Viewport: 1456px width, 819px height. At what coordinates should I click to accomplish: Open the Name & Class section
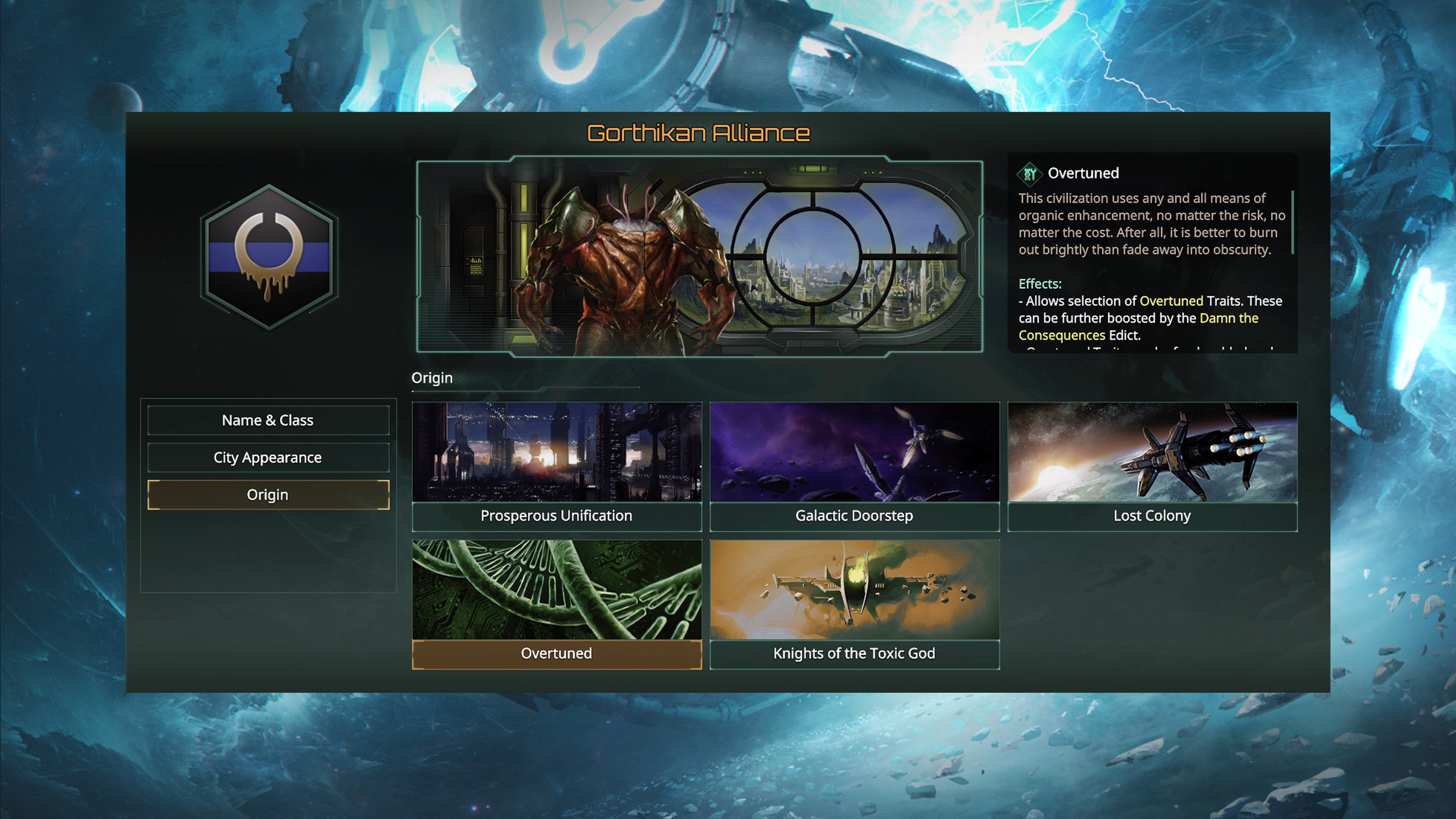point(268,420)
